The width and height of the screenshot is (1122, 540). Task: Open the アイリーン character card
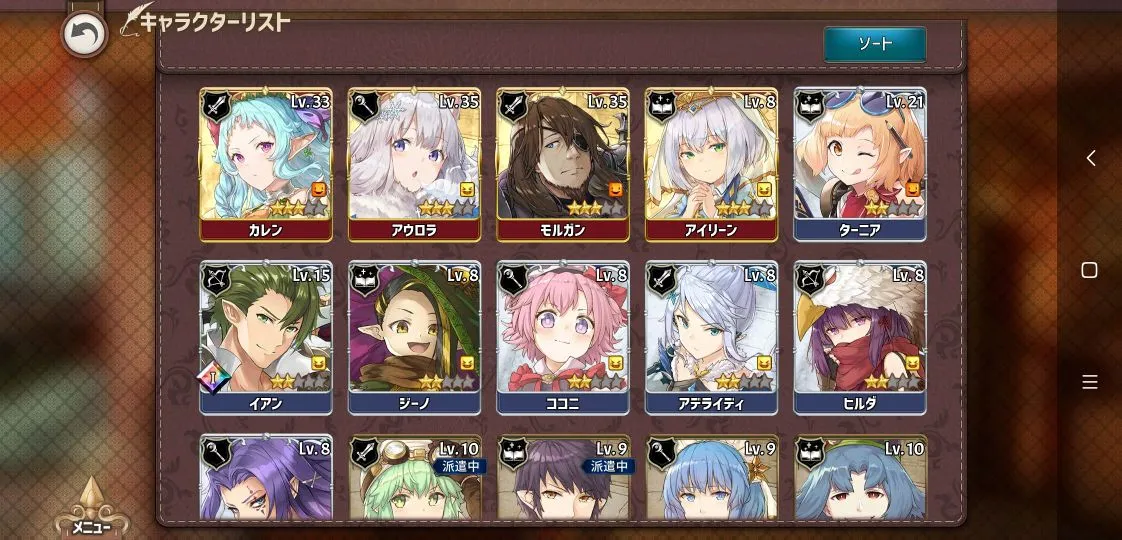(711, 164)
